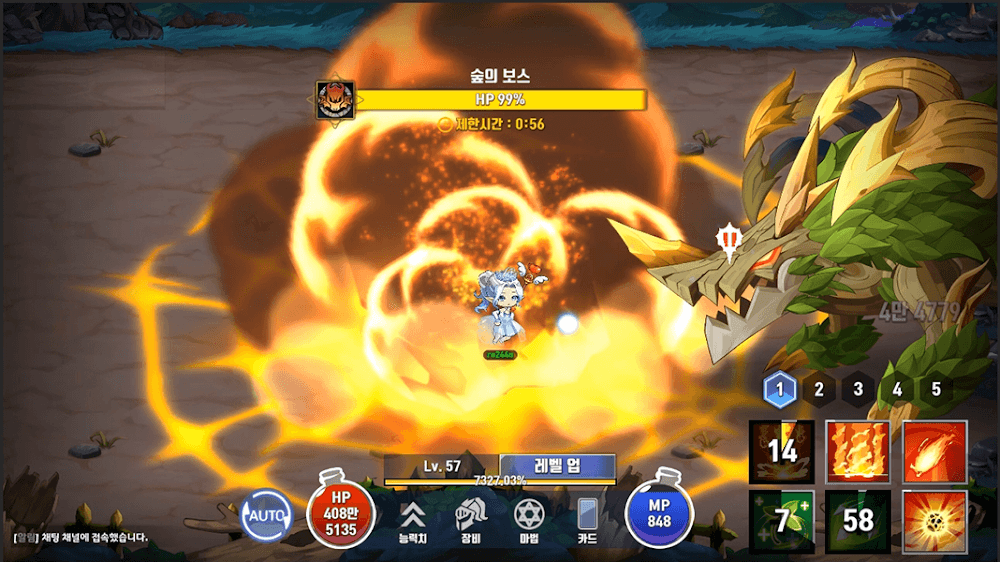This screenshot has width=1000, height=562.
Task: Select the skill showing cooldown 58
Action: [858, 522]
